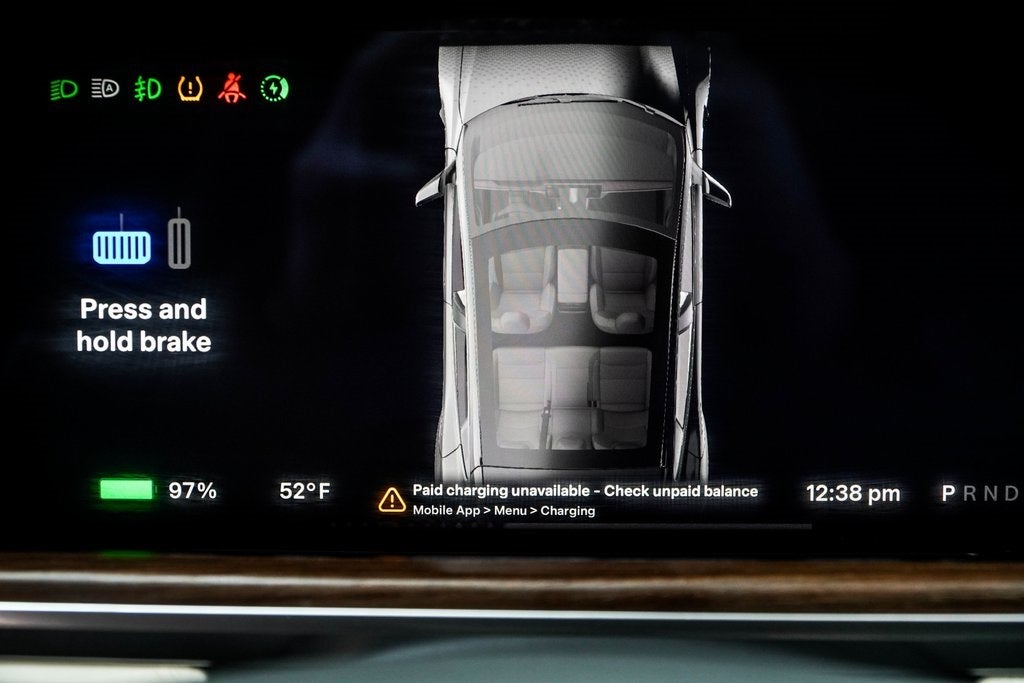The height and width of the screenshot is (683, 1024).
Task: Show the tire pressure warning icon
Action: point(190,89)
